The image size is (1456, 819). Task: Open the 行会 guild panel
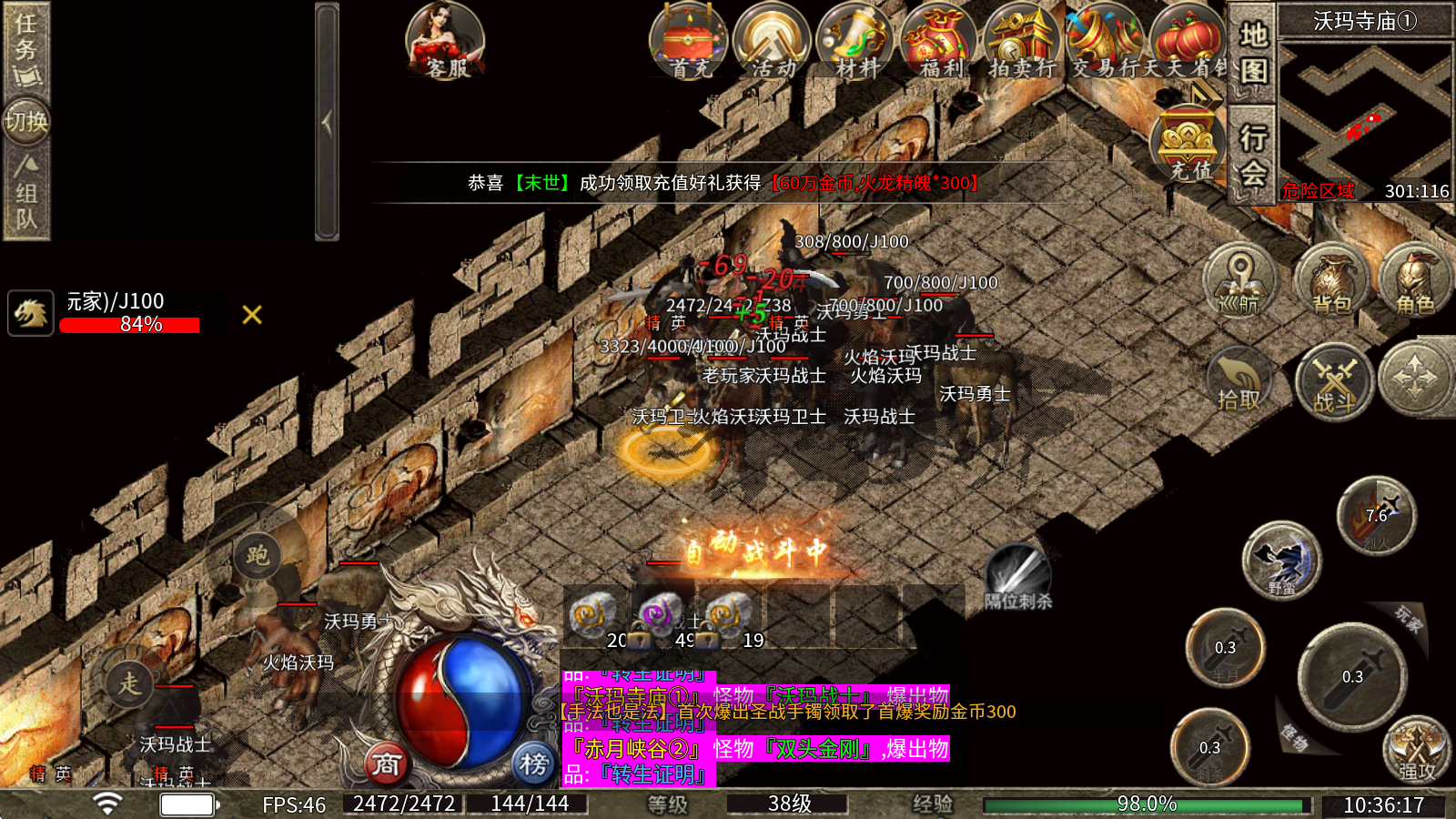[1253, 155]
